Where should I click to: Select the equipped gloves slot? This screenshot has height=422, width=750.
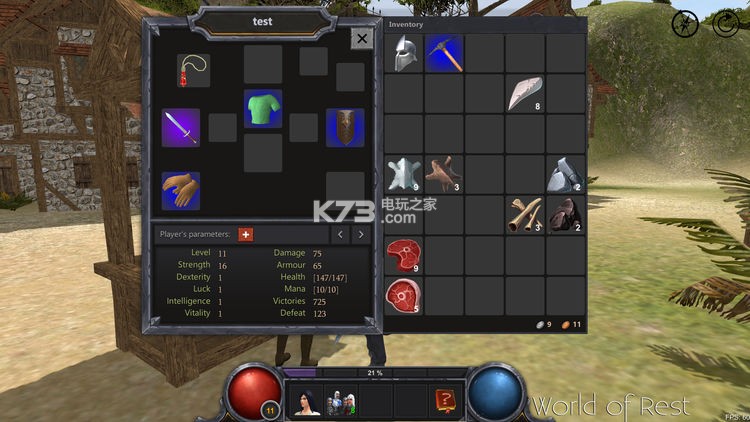click(181, 190)
